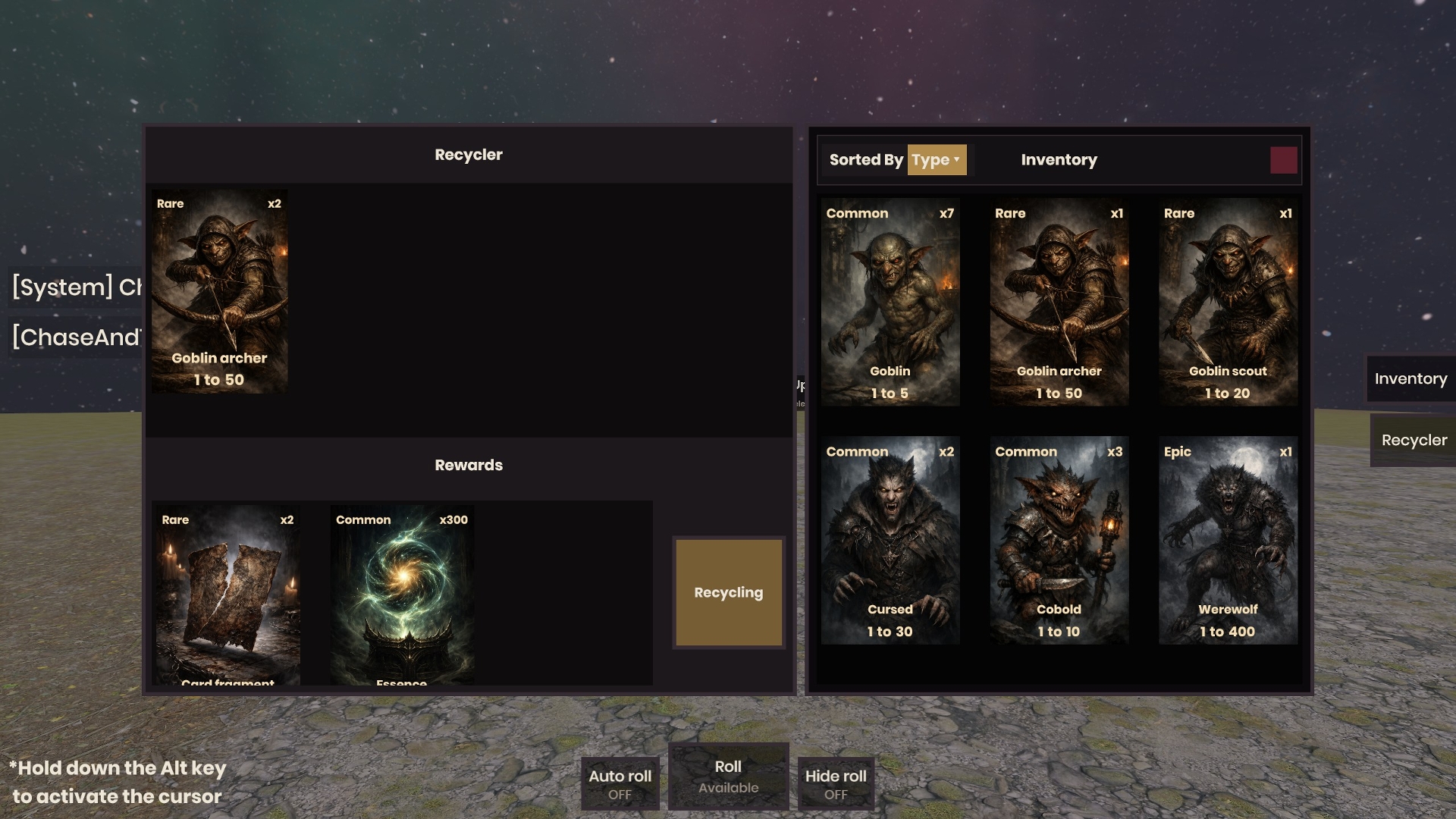Click the Roll button

coord(728,777)
